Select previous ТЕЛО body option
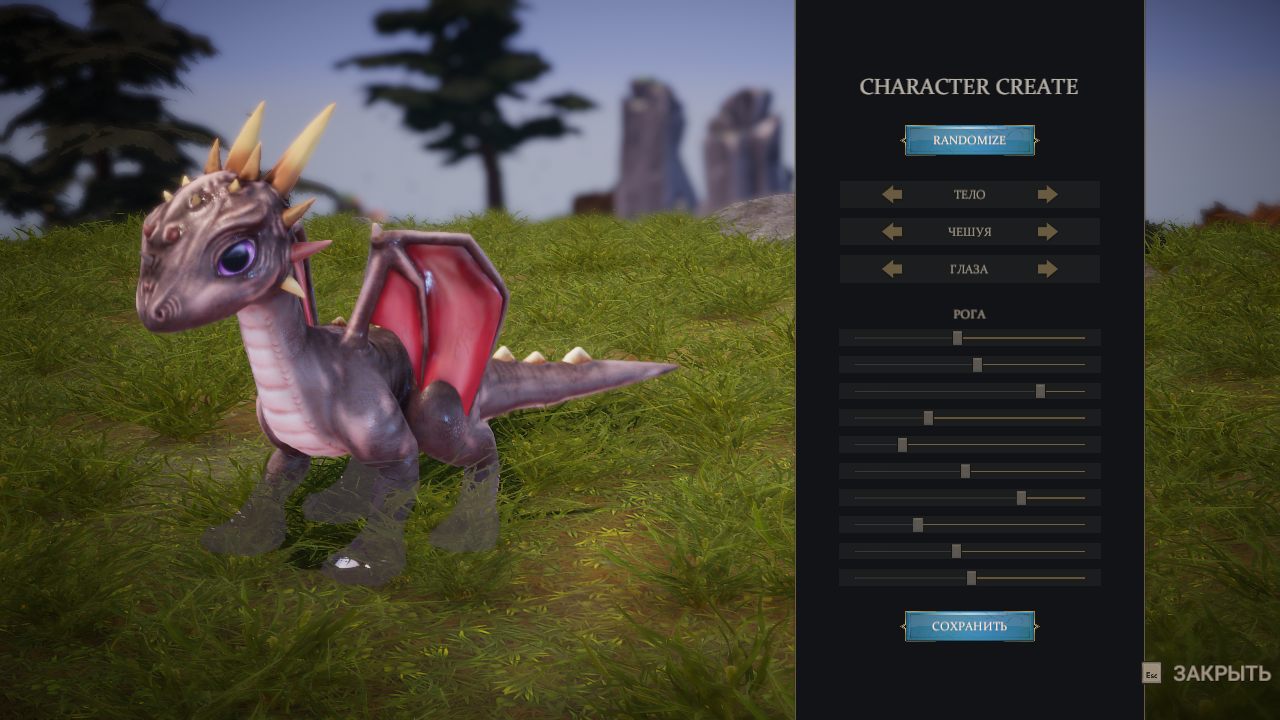The height and width of the screenshot is (720, 1280). [x=892, y=195]
